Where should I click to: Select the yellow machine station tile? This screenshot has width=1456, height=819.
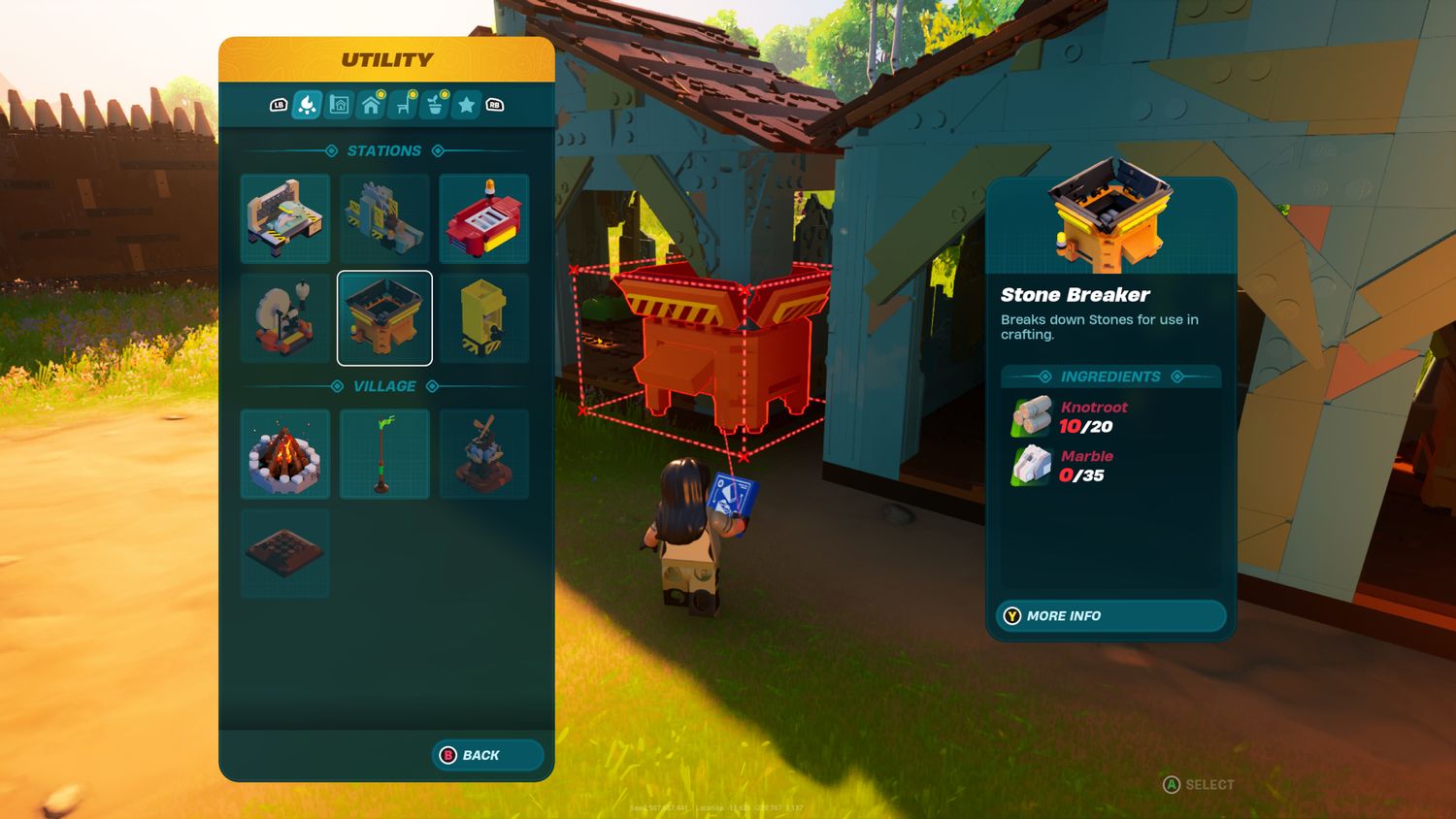point(483,317)
